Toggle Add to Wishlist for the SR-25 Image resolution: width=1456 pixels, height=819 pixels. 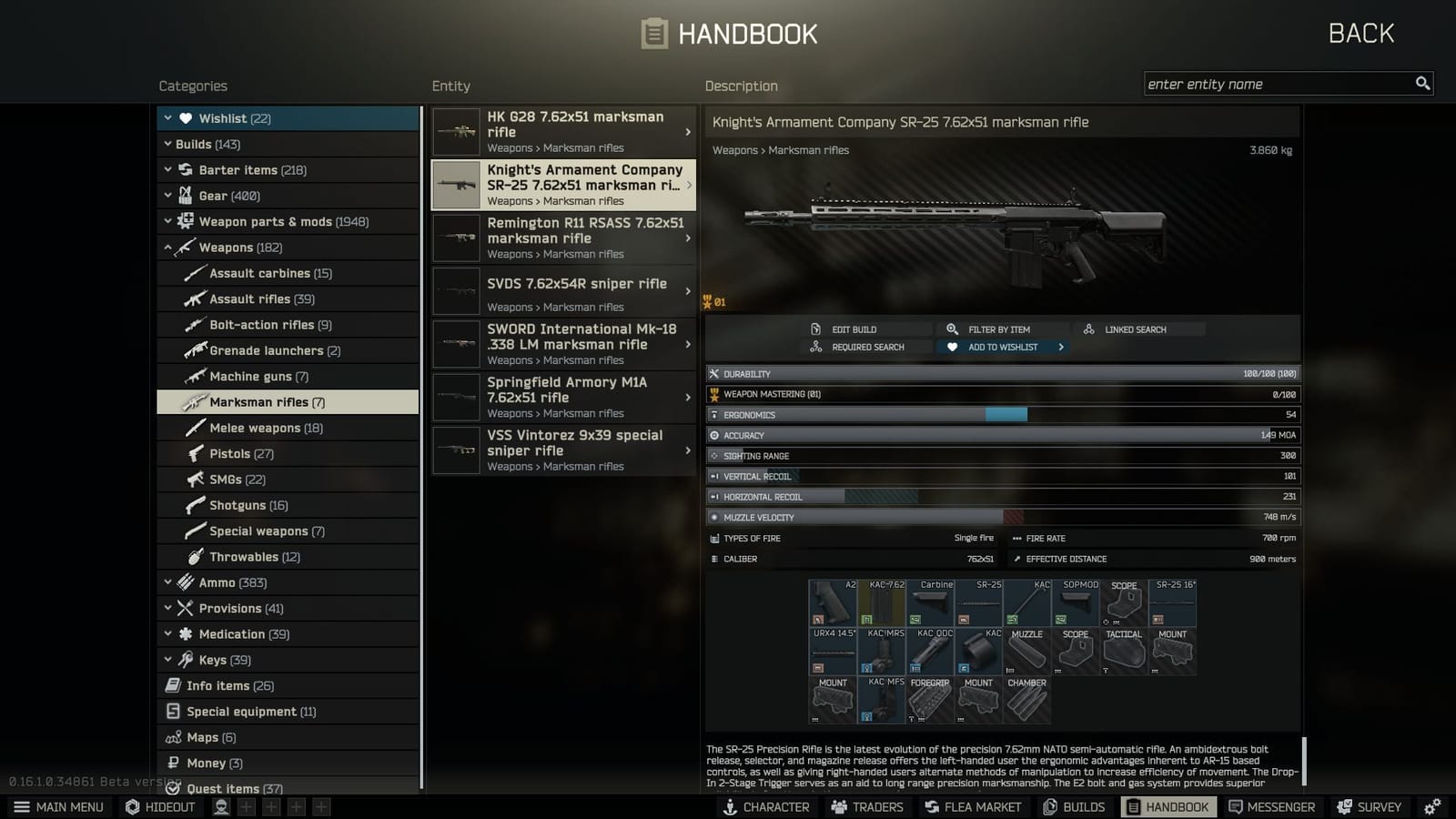(998, 347)
